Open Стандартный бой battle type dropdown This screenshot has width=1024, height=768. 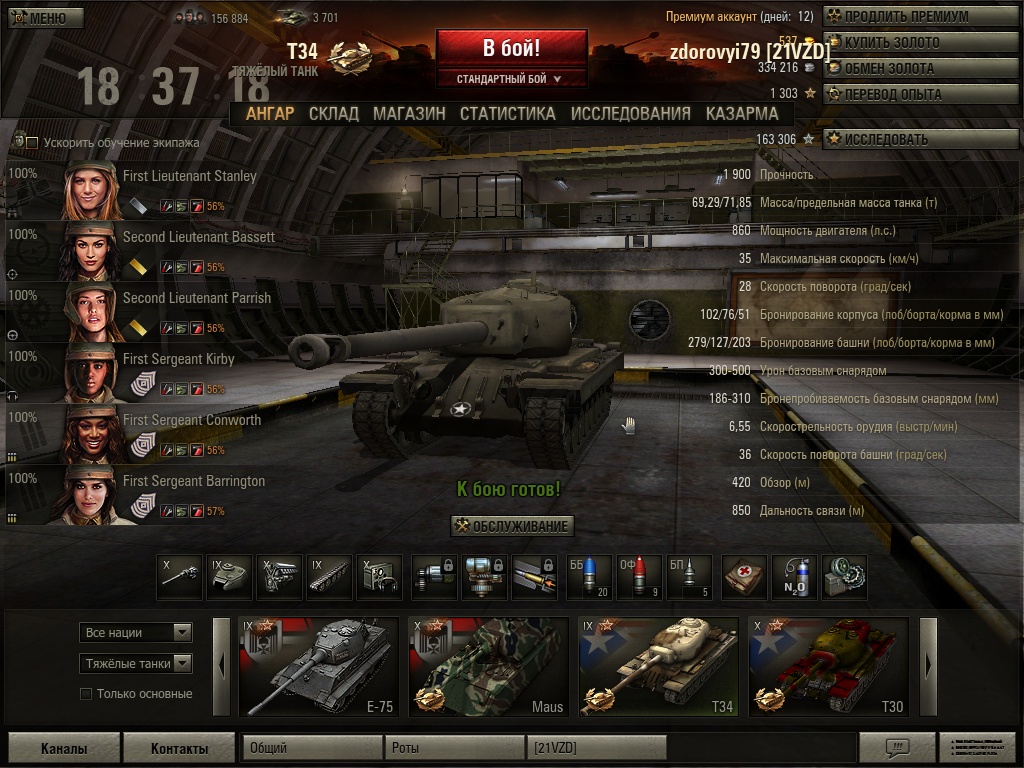[511, 79]
